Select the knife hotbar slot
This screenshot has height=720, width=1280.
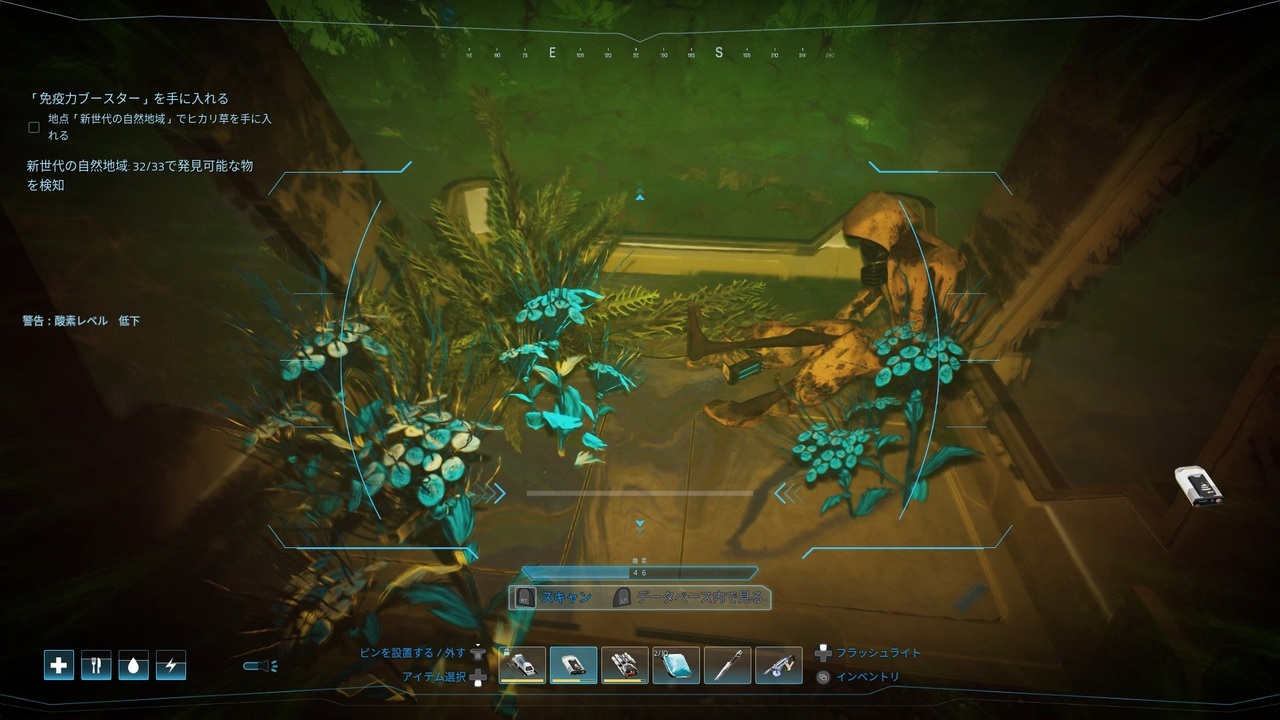point(727,665)
